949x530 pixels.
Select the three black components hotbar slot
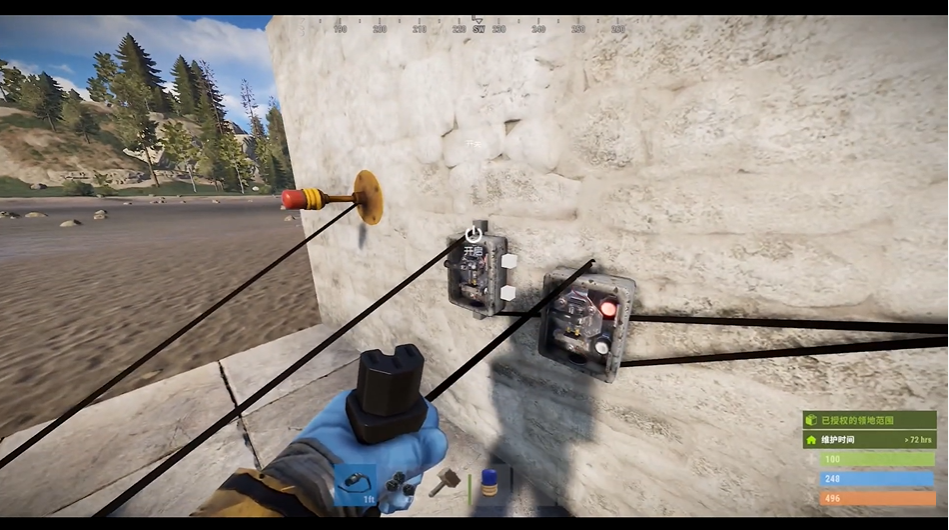399,485
